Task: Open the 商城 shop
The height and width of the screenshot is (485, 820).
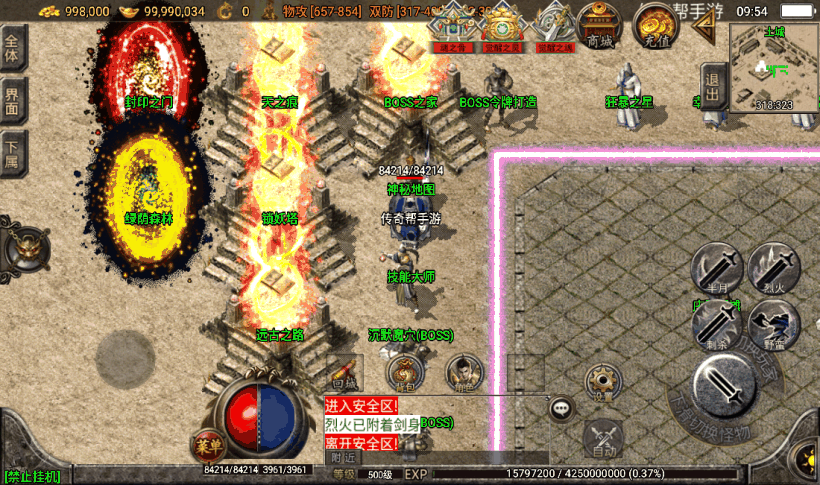Action: [x=601, y=28]
